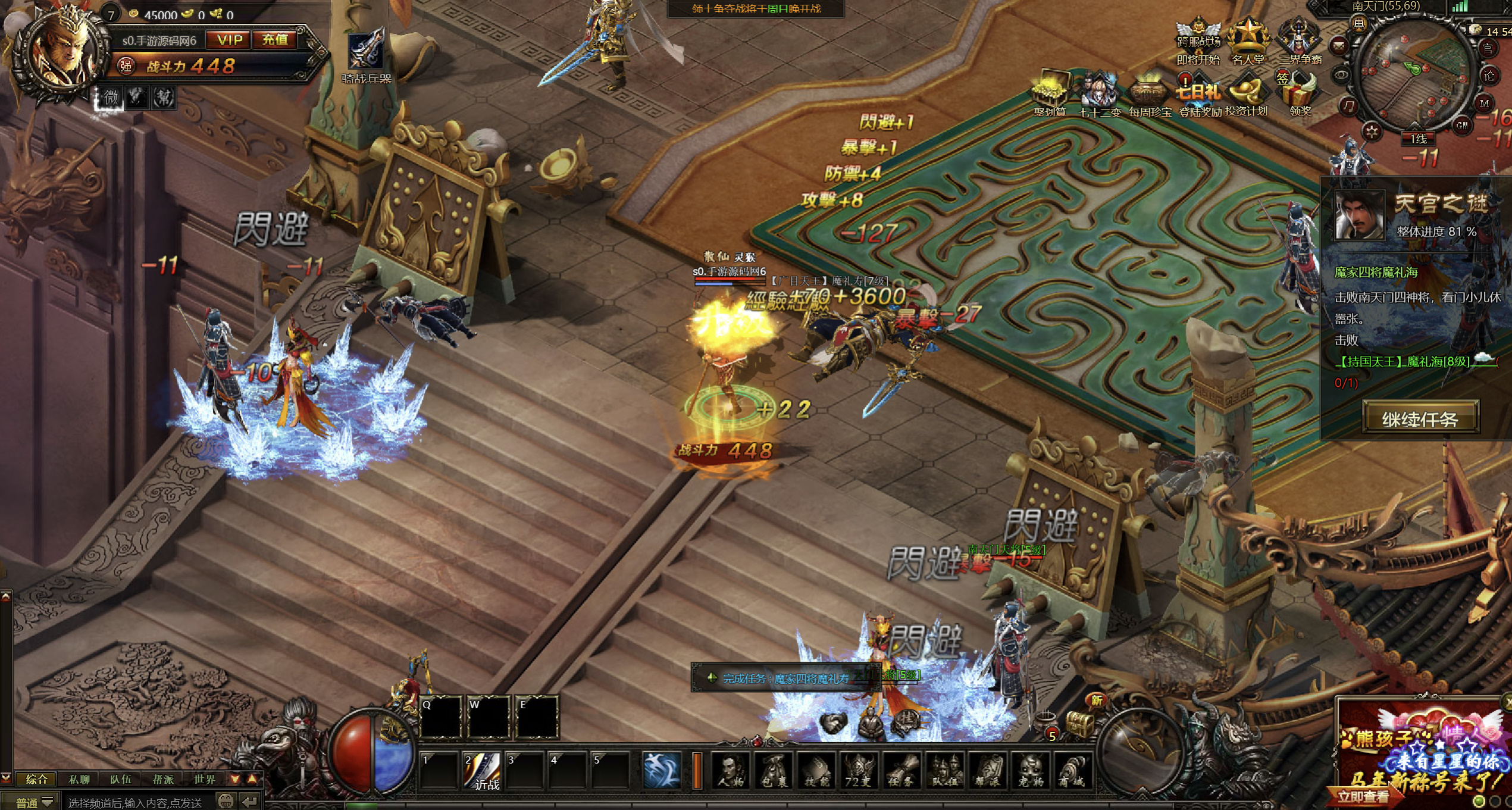The image size is (1512, 810).
Task: Open the 宠物 pet panel
Action: 1031,771
